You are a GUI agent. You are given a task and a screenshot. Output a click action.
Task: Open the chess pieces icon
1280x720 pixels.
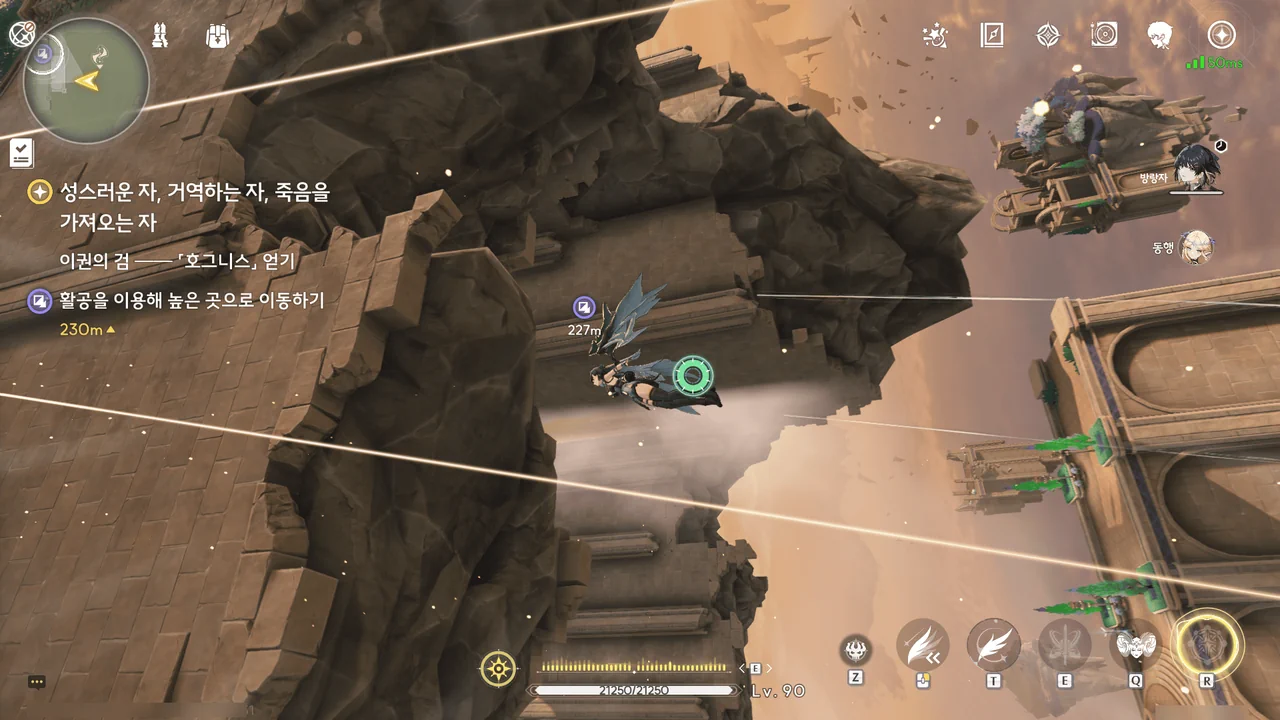pos(160,35)
